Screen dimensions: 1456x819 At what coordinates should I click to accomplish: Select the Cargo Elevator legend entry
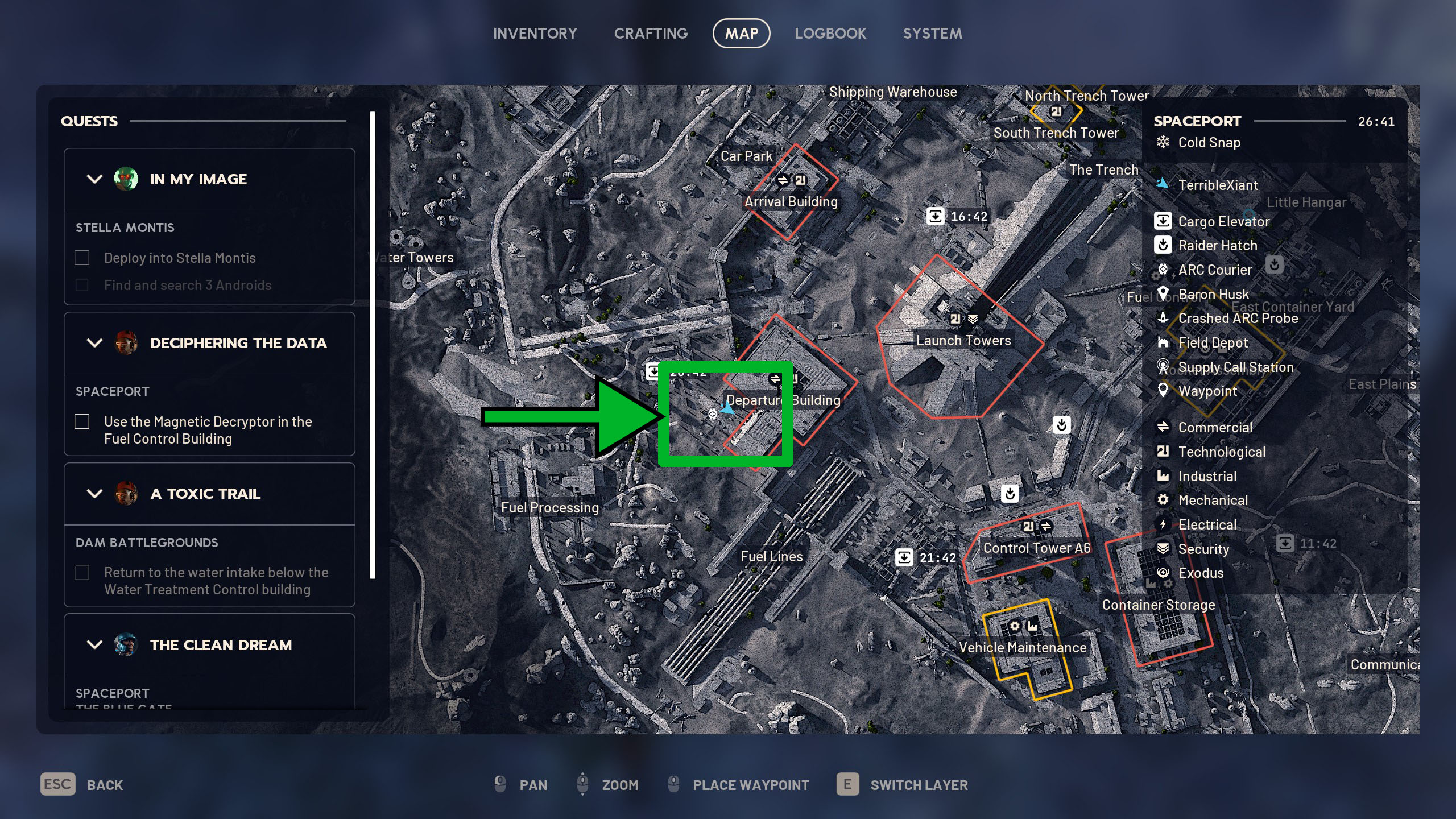[x=1223, y=221]
